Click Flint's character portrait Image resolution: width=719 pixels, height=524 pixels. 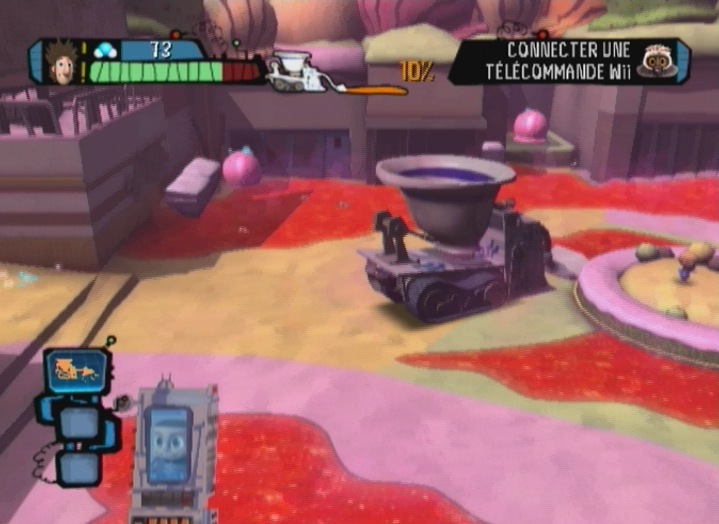tap(61, 61)
